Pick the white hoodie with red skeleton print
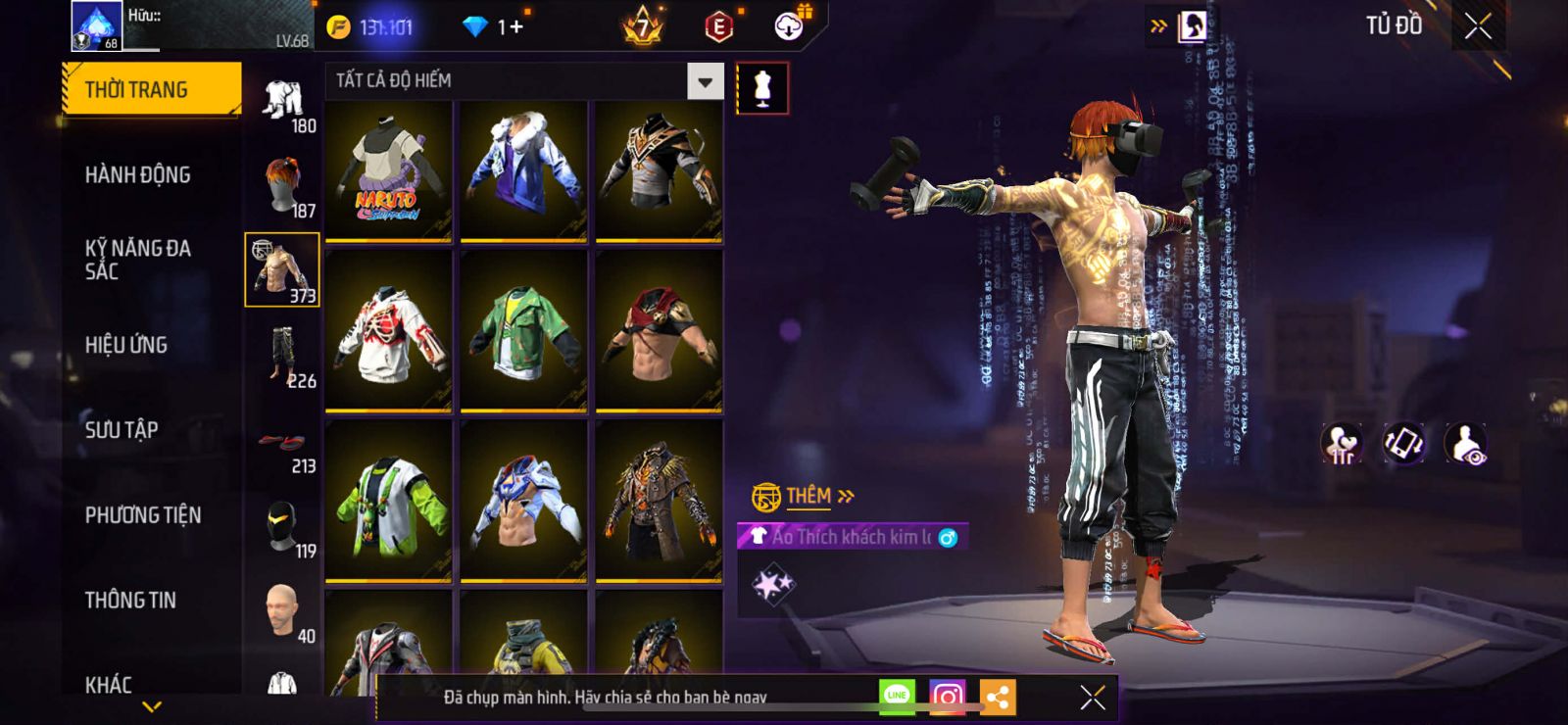The width and height of the screenshot is (1568, 725). [389, 330]
